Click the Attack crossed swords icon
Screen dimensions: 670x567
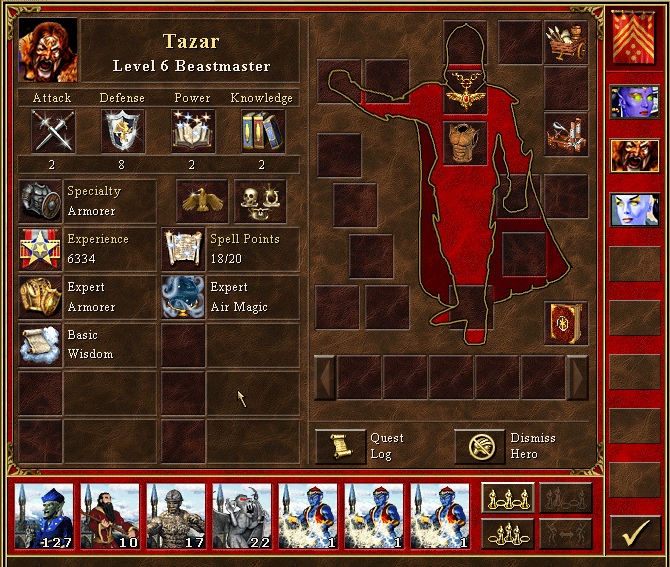click(x=52, y=131)
